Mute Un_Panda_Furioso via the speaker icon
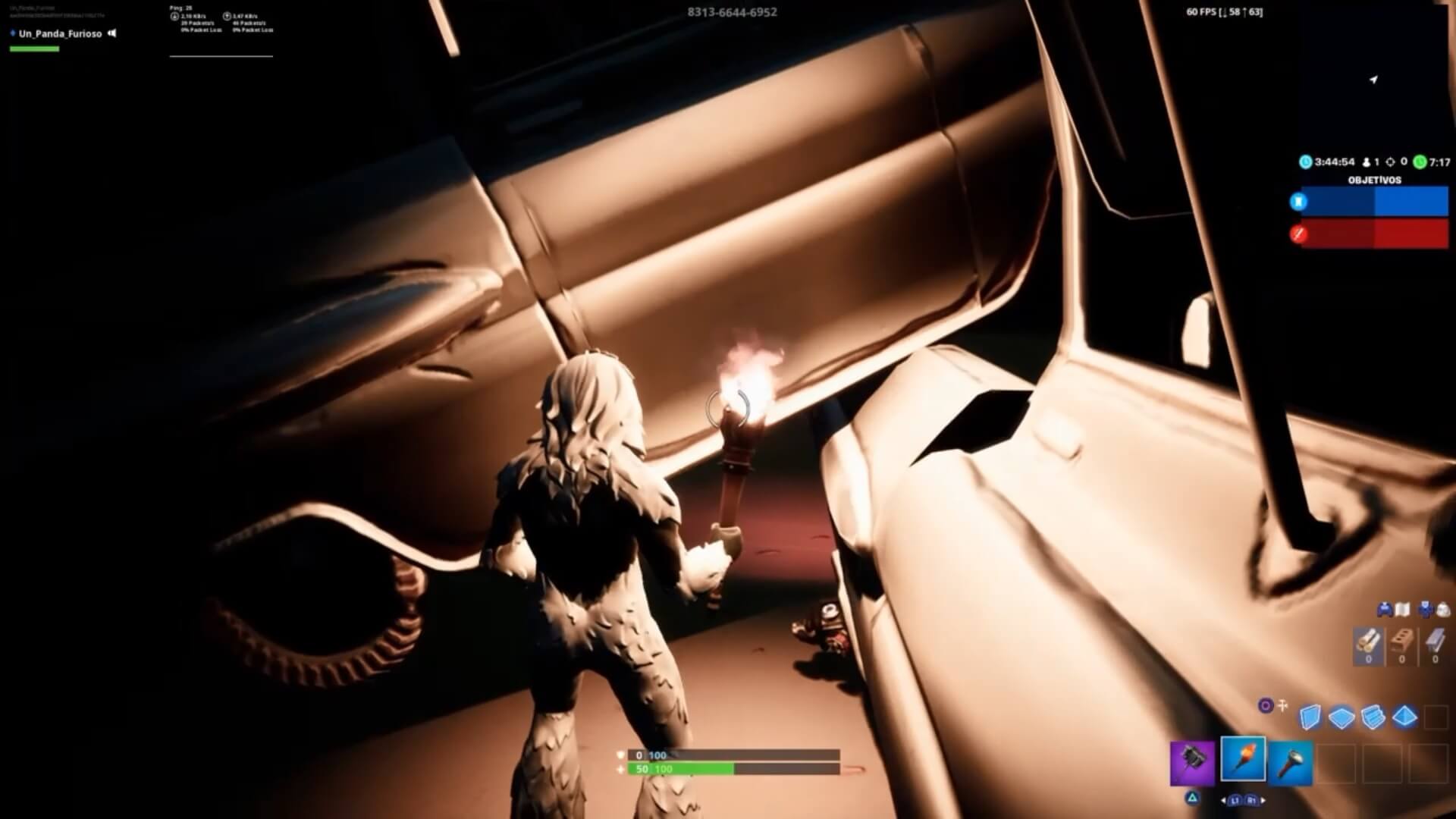Image resolution: width=1456 pixels, height=819 pixels. click(112, 33)
